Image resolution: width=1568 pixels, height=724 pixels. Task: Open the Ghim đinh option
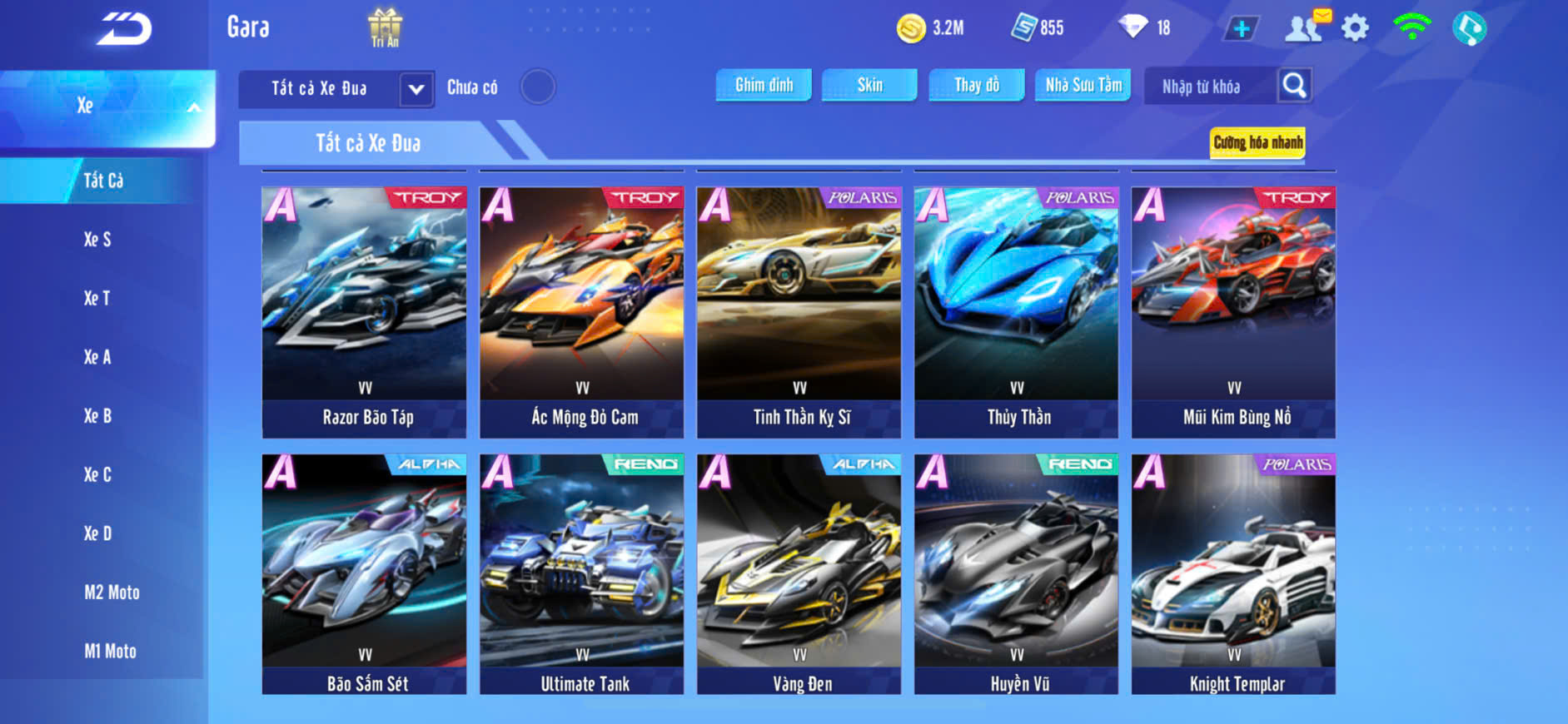(764, 85)
